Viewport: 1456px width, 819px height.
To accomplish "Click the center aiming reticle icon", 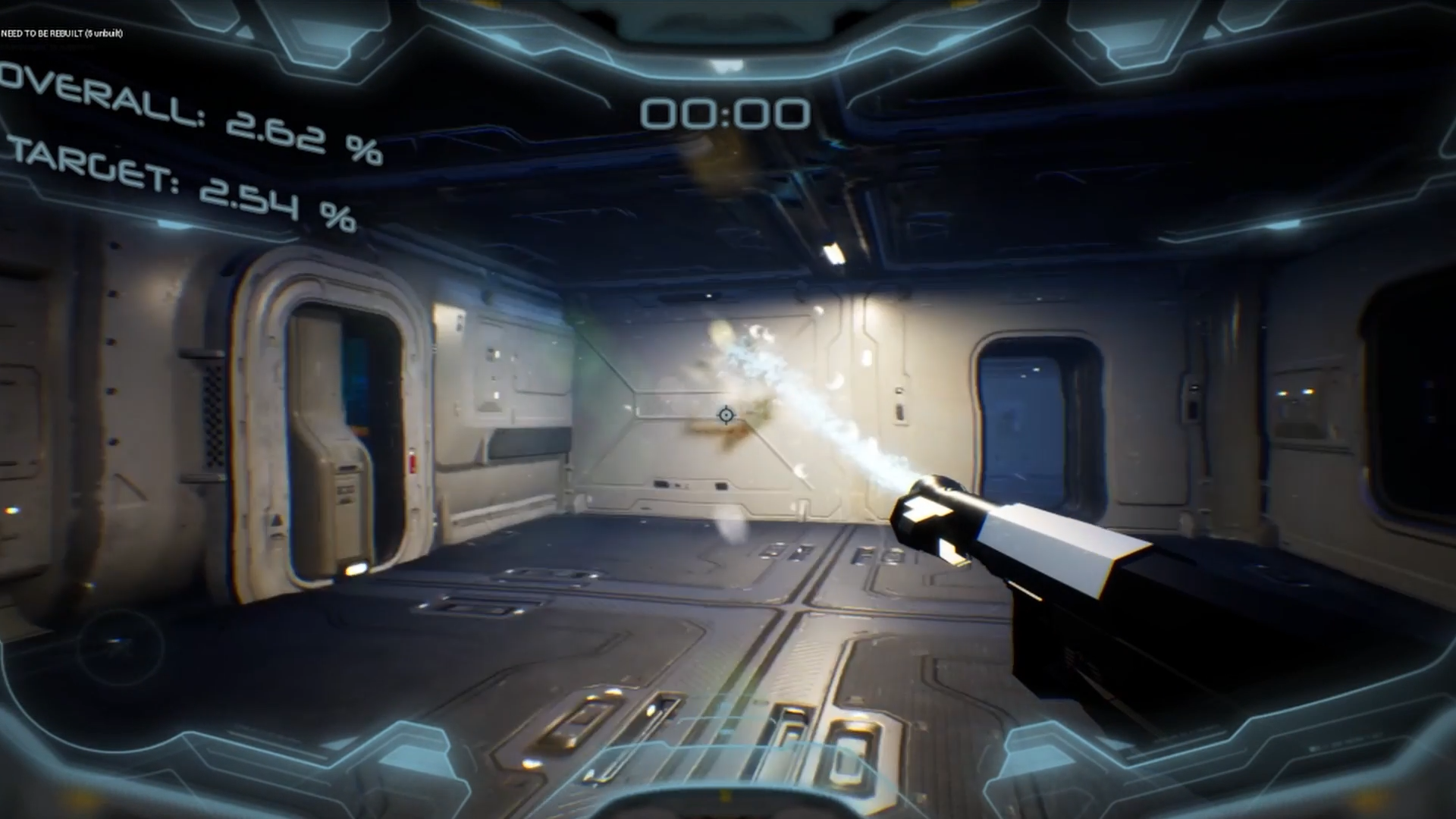I will coord(726,415).
